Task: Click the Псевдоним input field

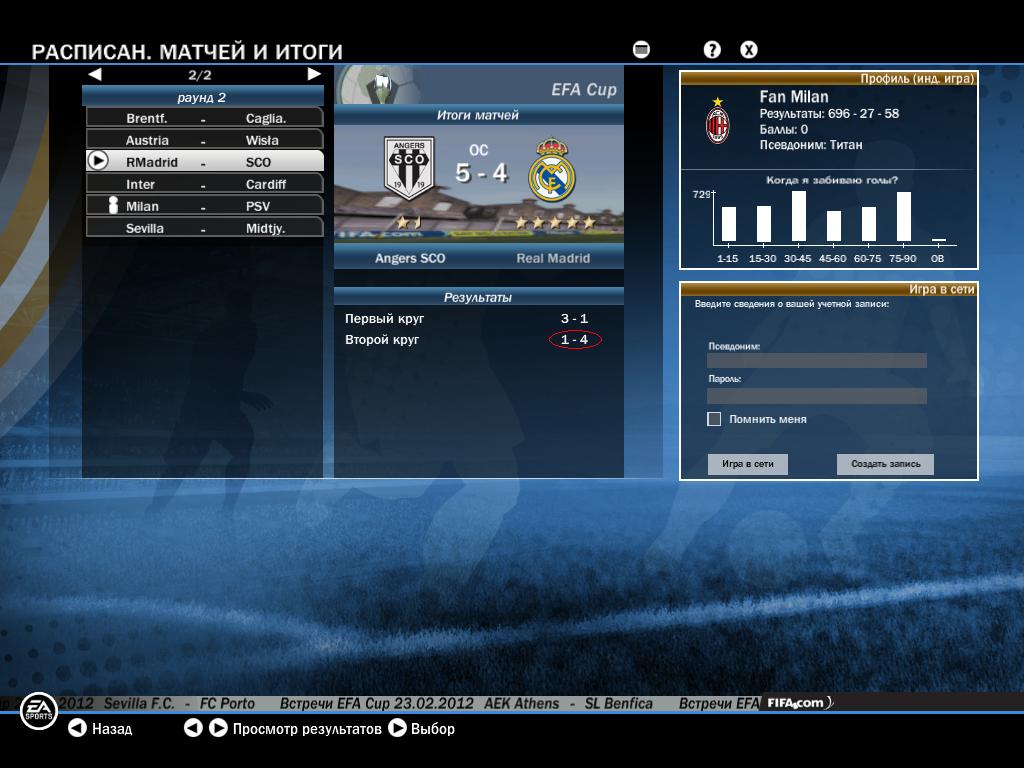Action: [816, 361]
